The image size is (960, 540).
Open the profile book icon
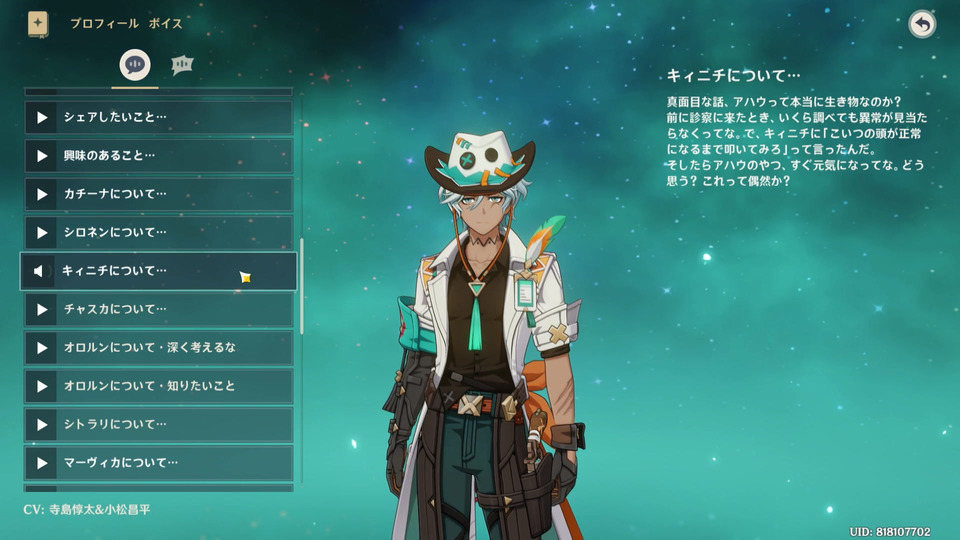38,23
